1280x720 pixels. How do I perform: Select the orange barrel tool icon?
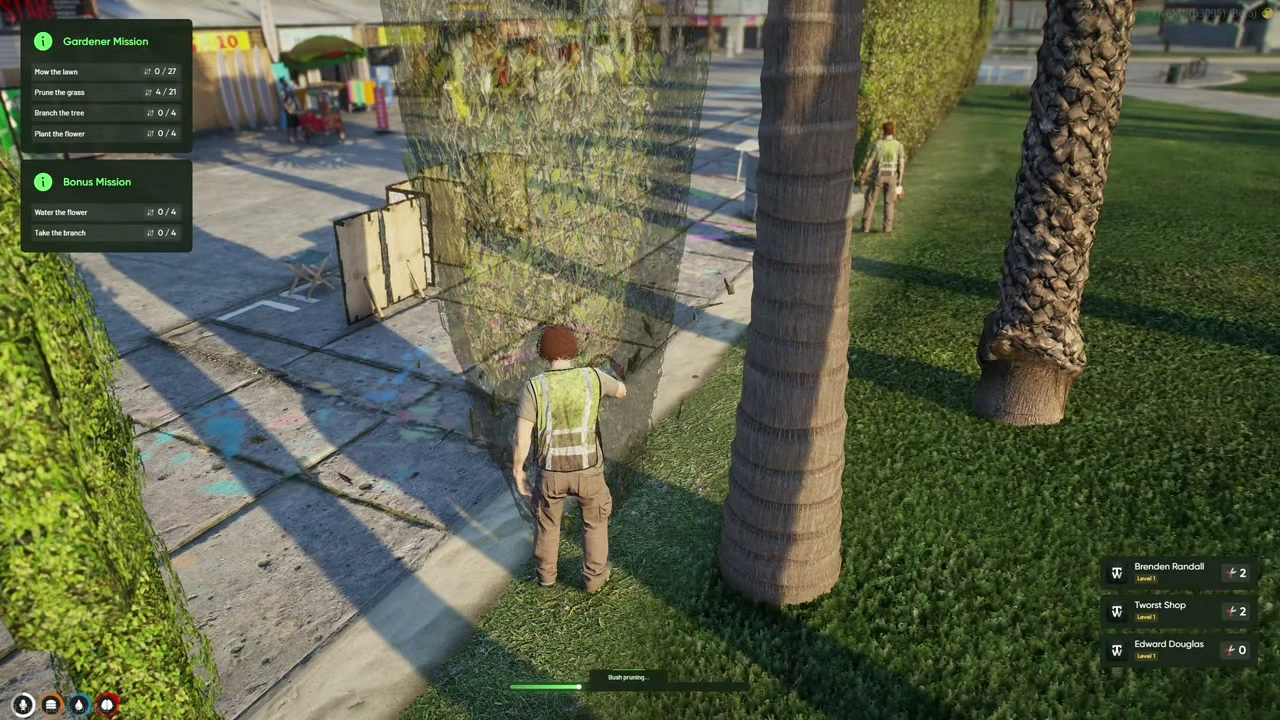pyautogui.click(x=50, y=703)
